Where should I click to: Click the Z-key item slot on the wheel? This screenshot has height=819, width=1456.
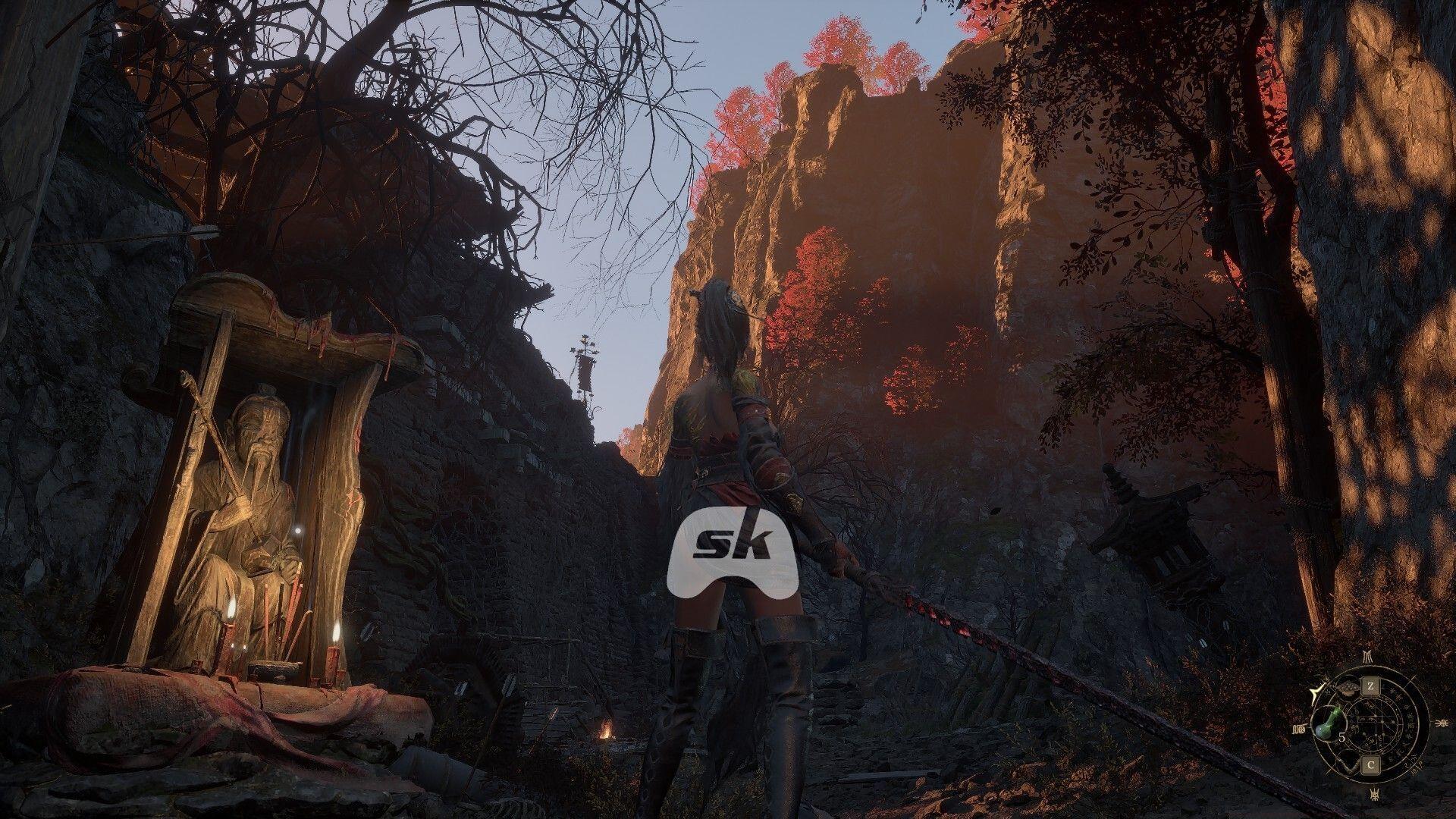coord(1371,686)
